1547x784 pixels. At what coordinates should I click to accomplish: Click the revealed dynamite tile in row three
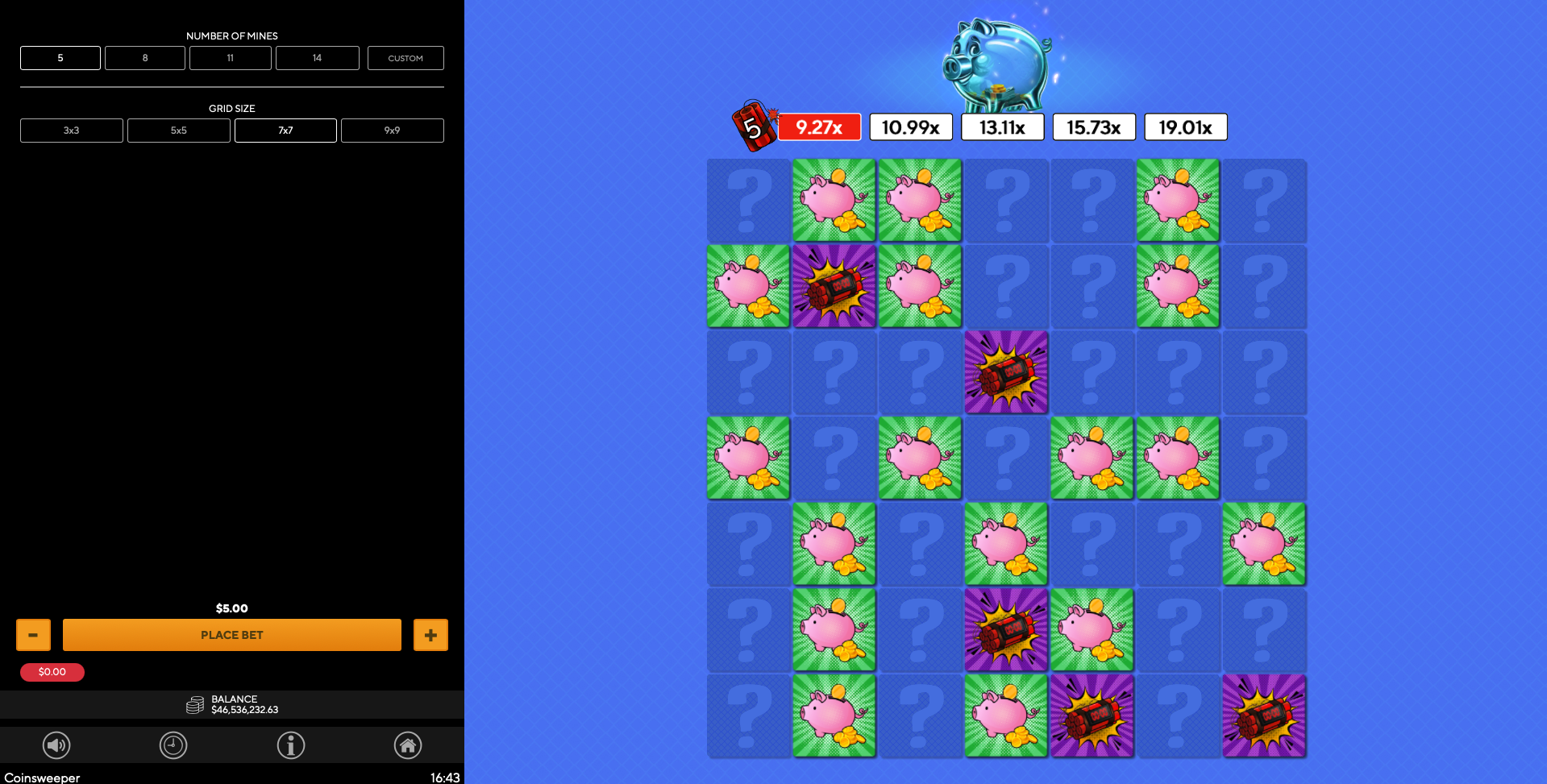click(1005, 372)
